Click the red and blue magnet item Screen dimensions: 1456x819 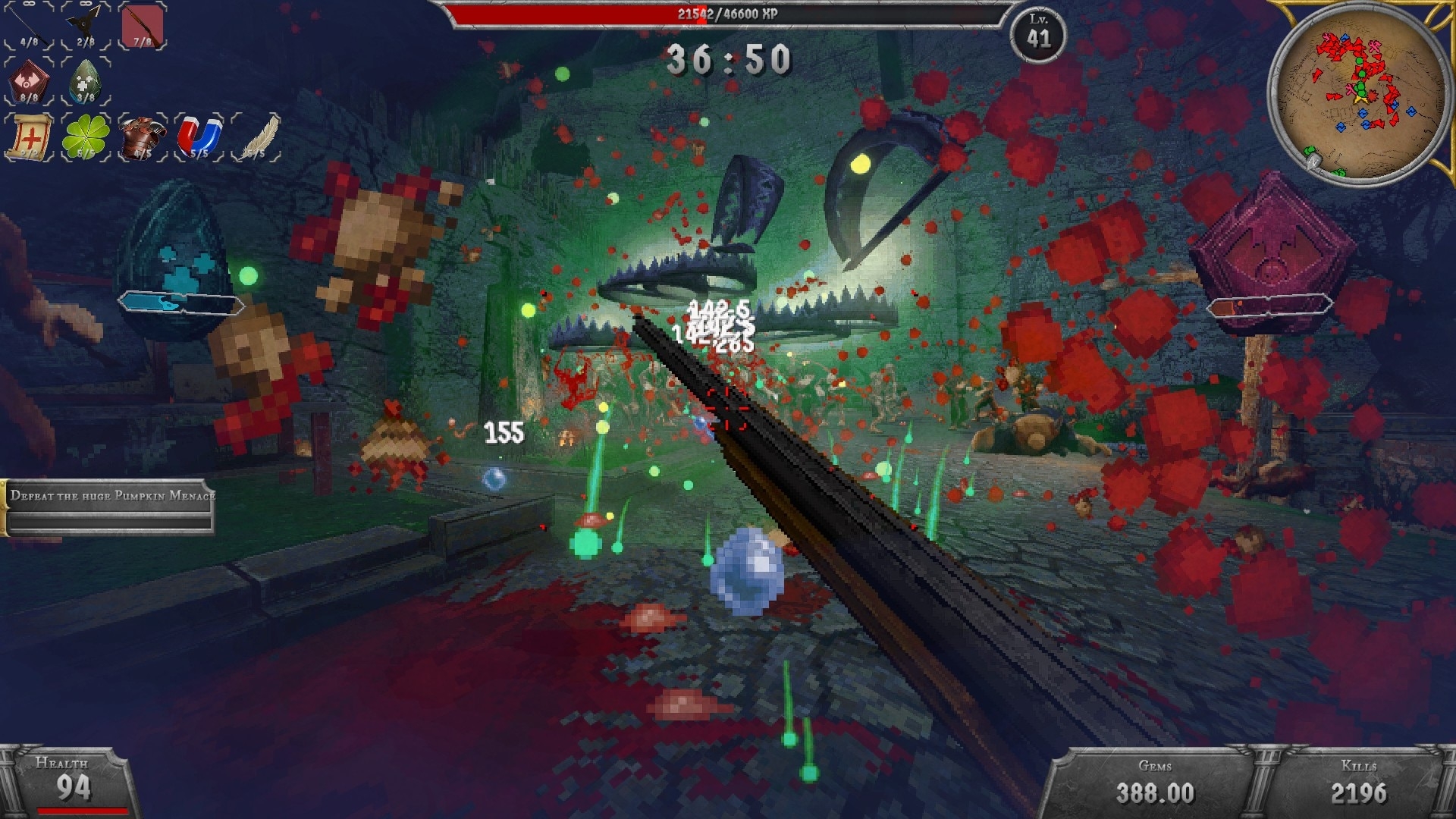[x=199, y=137]
